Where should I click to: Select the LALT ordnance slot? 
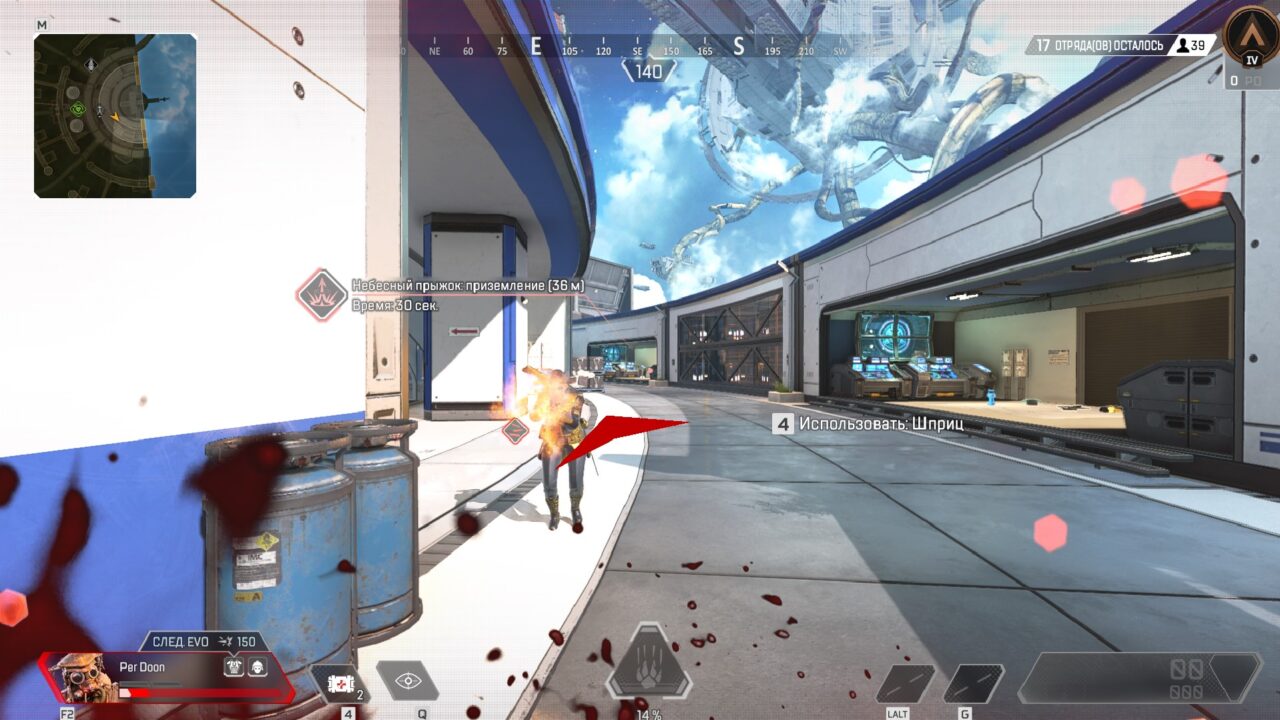tap(905, 683)
